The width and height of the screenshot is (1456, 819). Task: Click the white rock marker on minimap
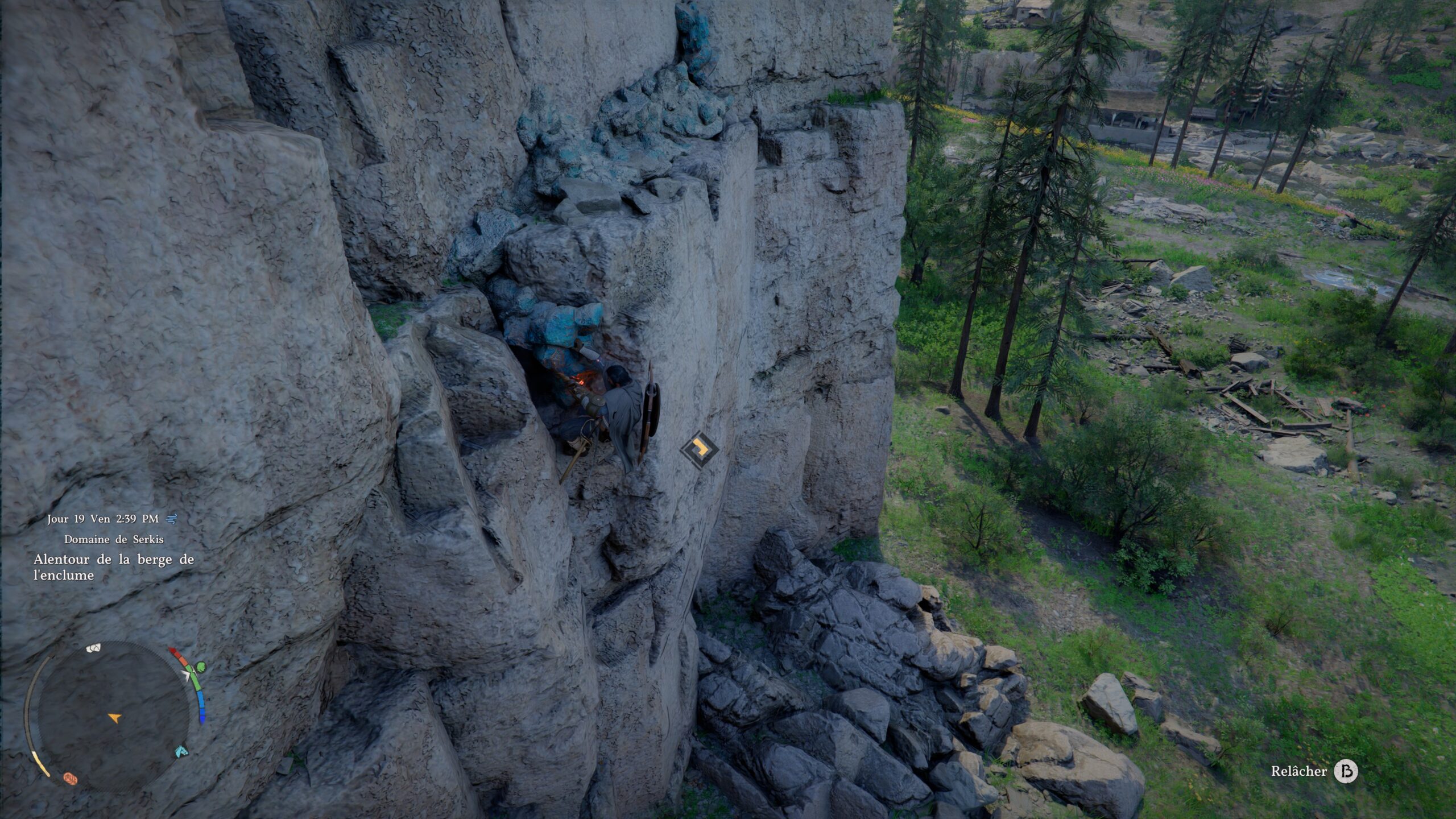click(x=94, y=648)
